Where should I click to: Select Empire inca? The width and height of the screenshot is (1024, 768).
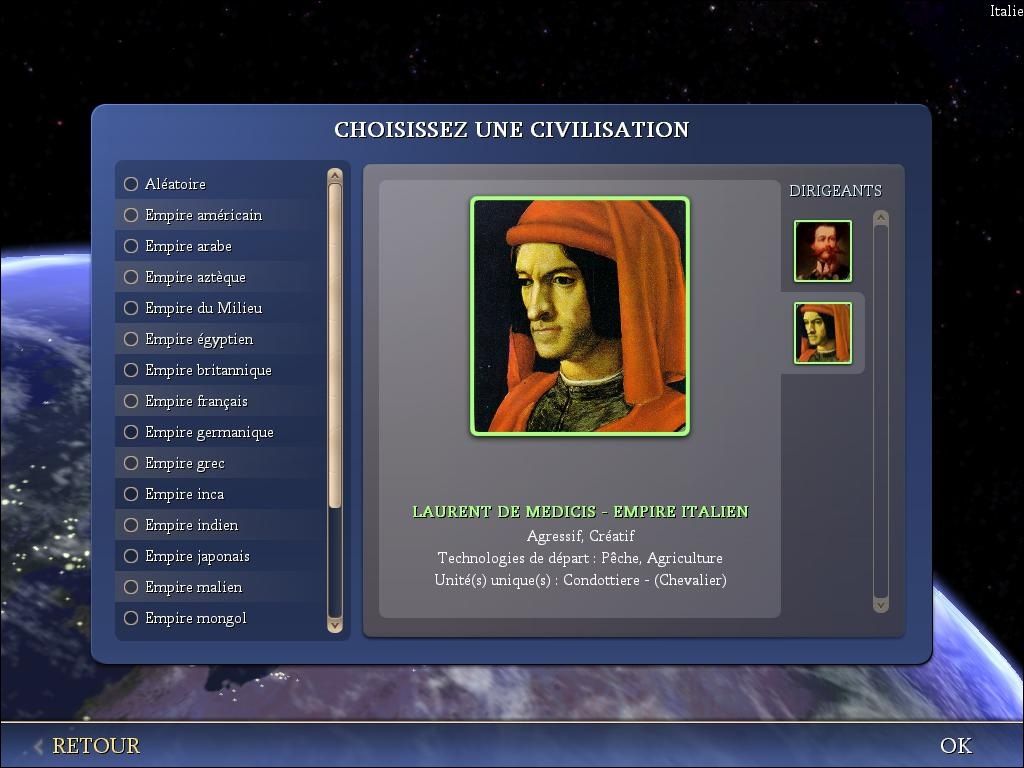pyautogui.click(x=131, y=494)
